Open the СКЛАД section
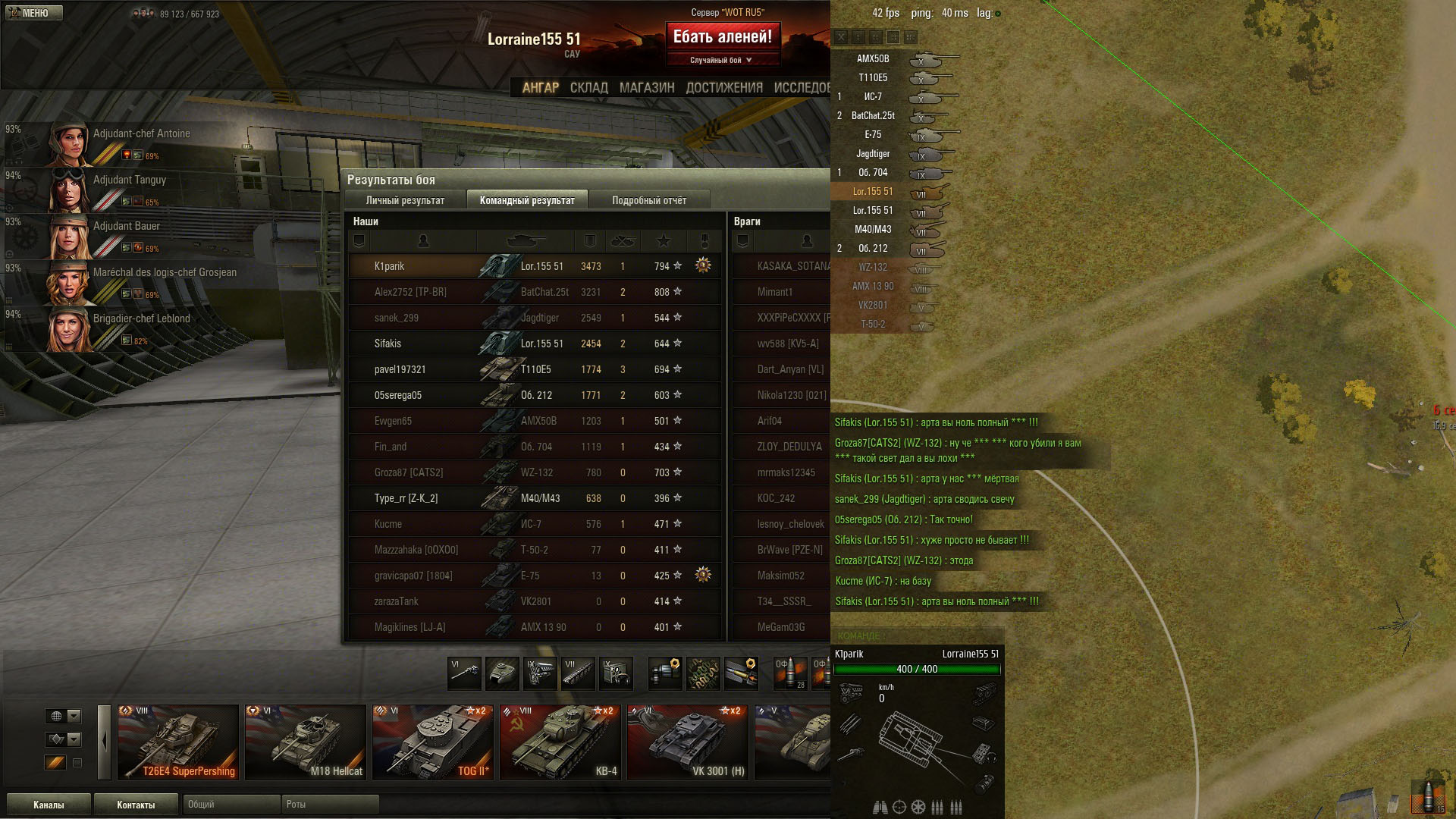 point(588,88)
